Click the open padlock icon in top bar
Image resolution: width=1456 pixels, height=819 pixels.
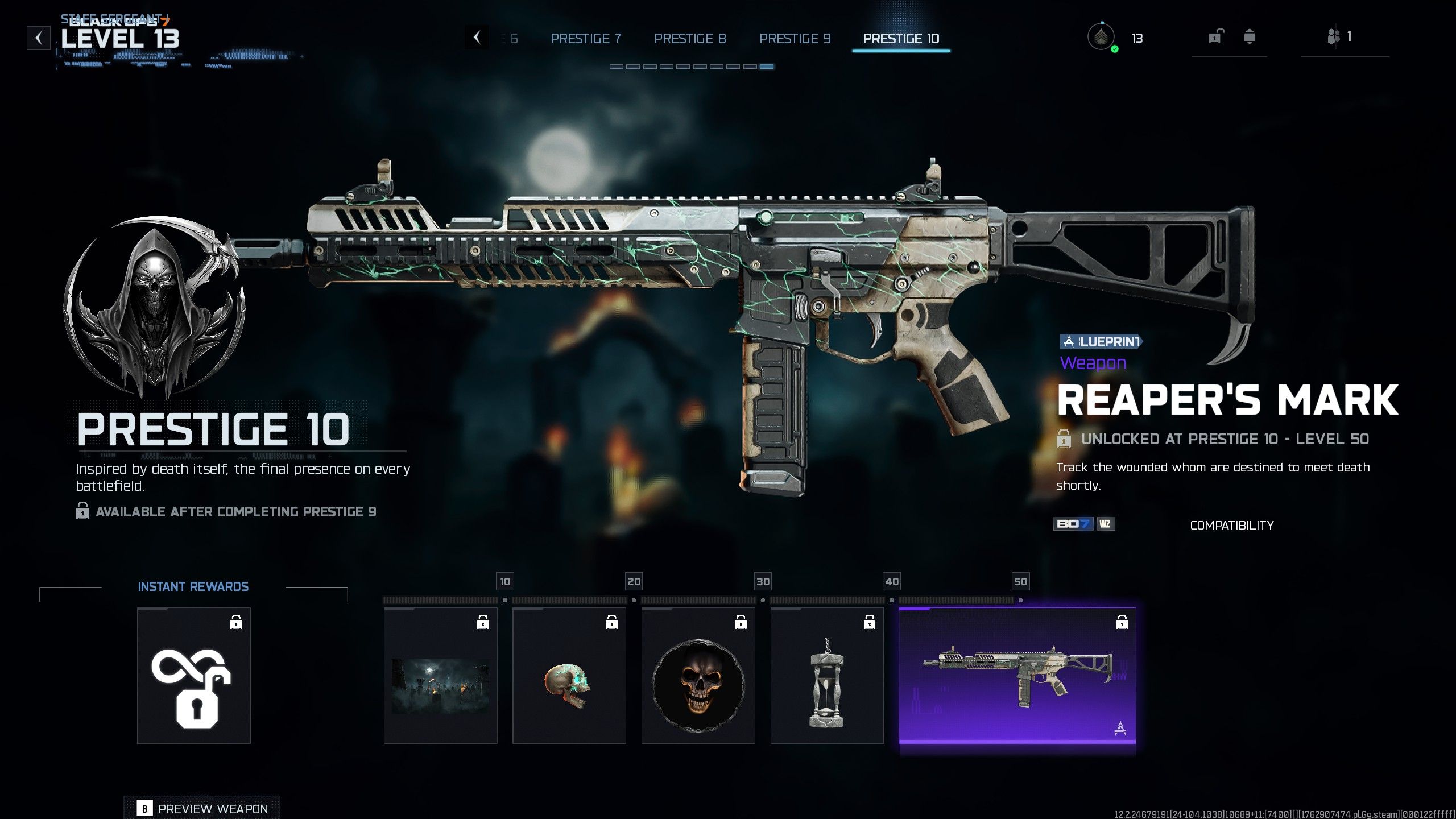coord(1215,38)
